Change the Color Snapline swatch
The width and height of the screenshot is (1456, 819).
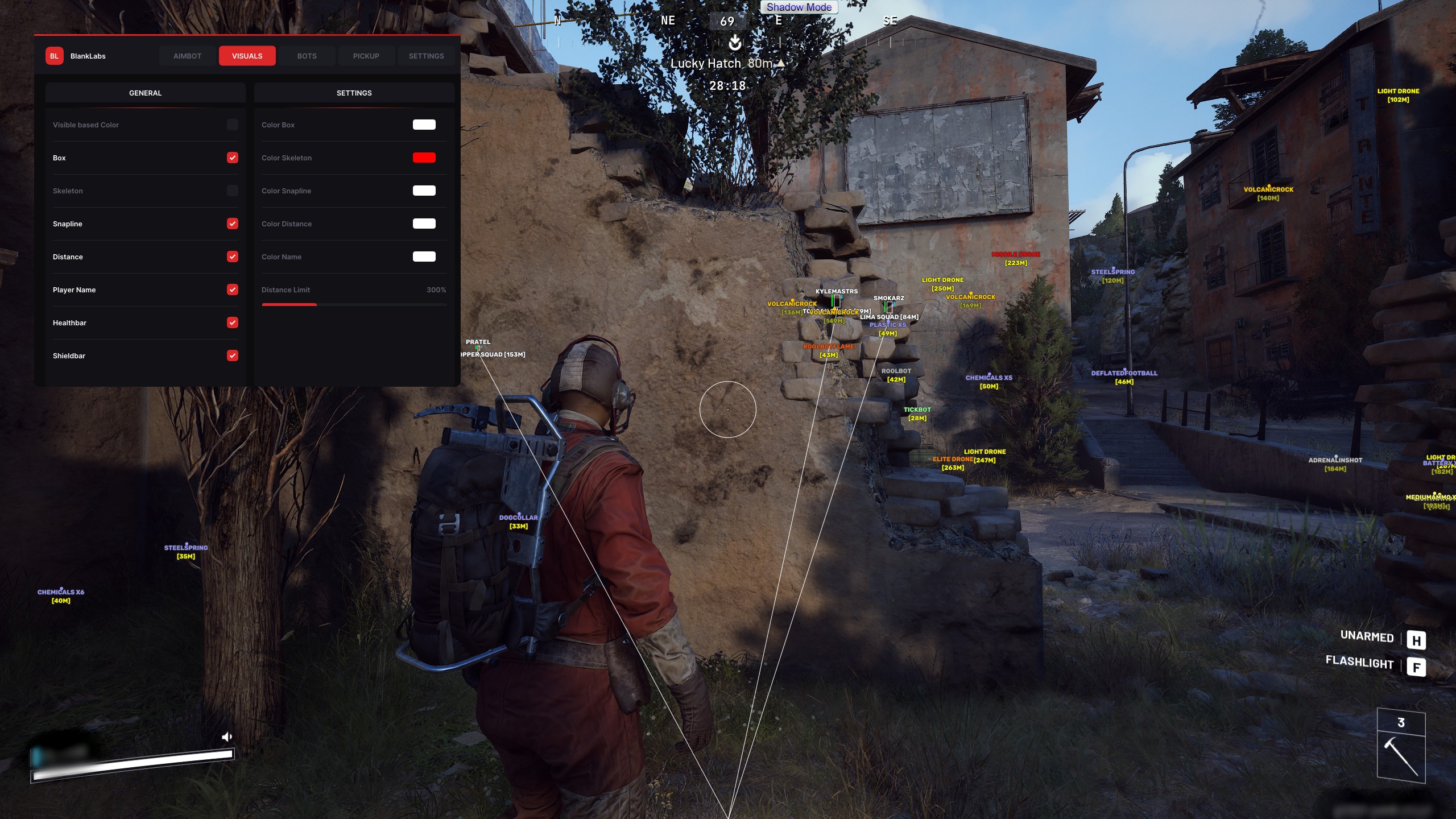point(424,191)
